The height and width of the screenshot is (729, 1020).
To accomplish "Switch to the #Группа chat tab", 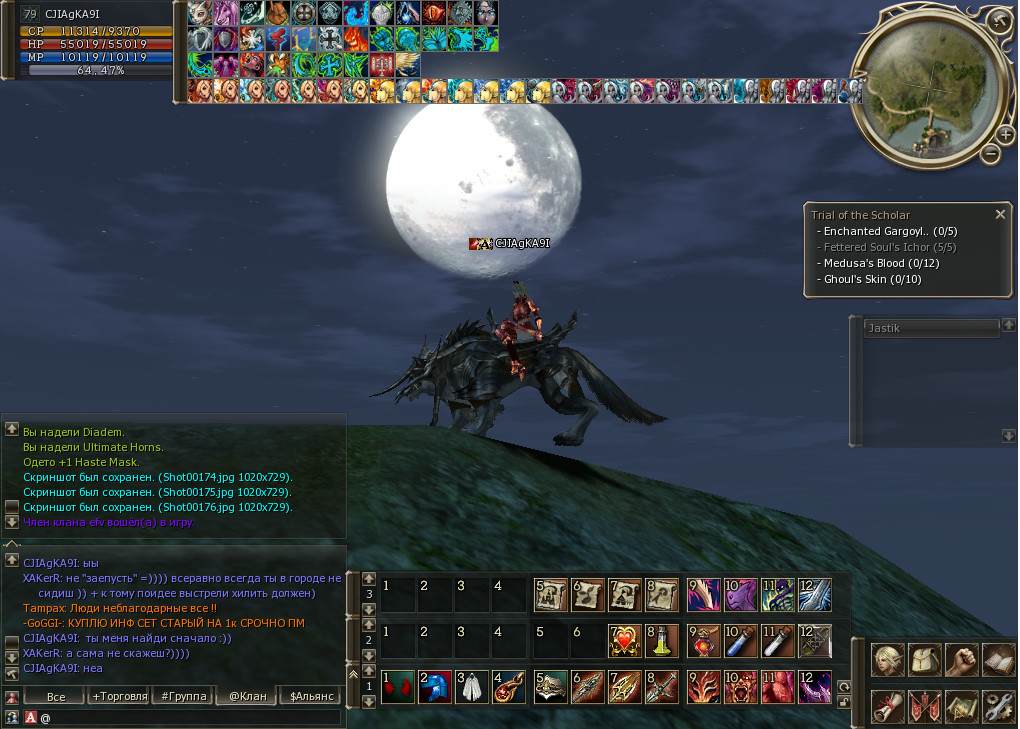I will [x=183, y=696].
